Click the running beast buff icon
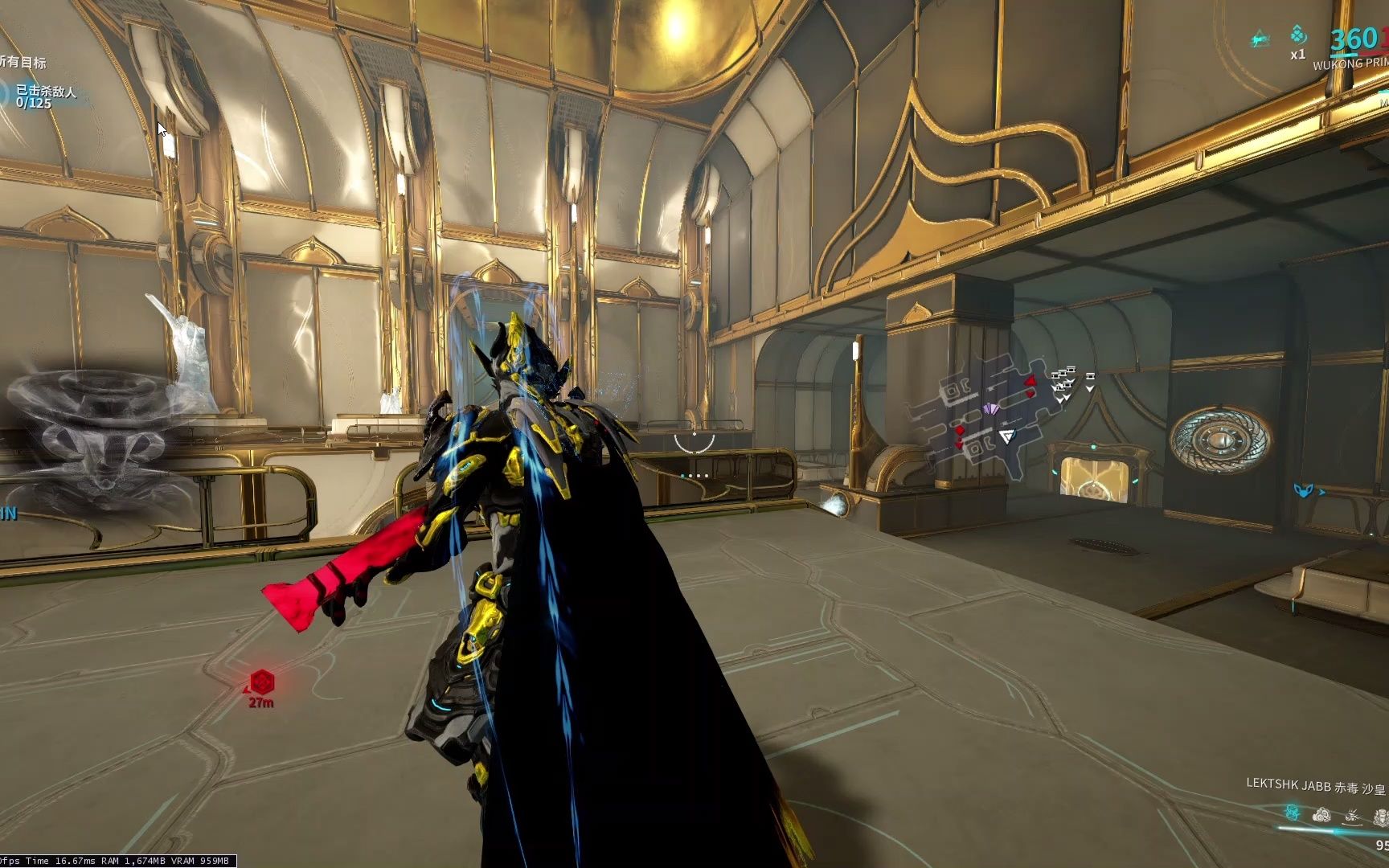Image resolution: width=1389 pixels, height=868 pixels. point(1261,38)
